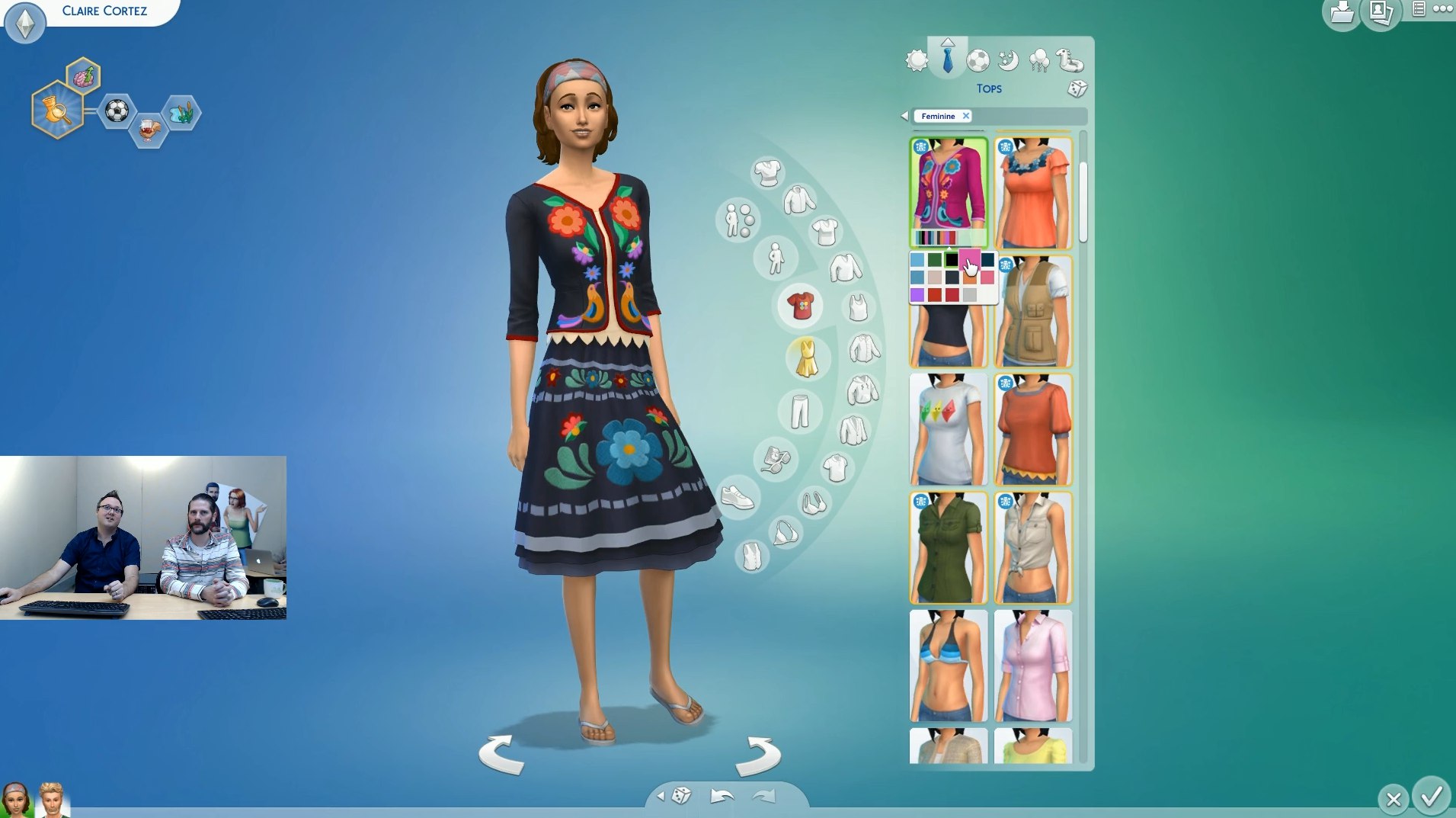Confirm the Sim with the green checkmark
Viewport: 1456px width, 818px height.
click(x=1432, y=797)
